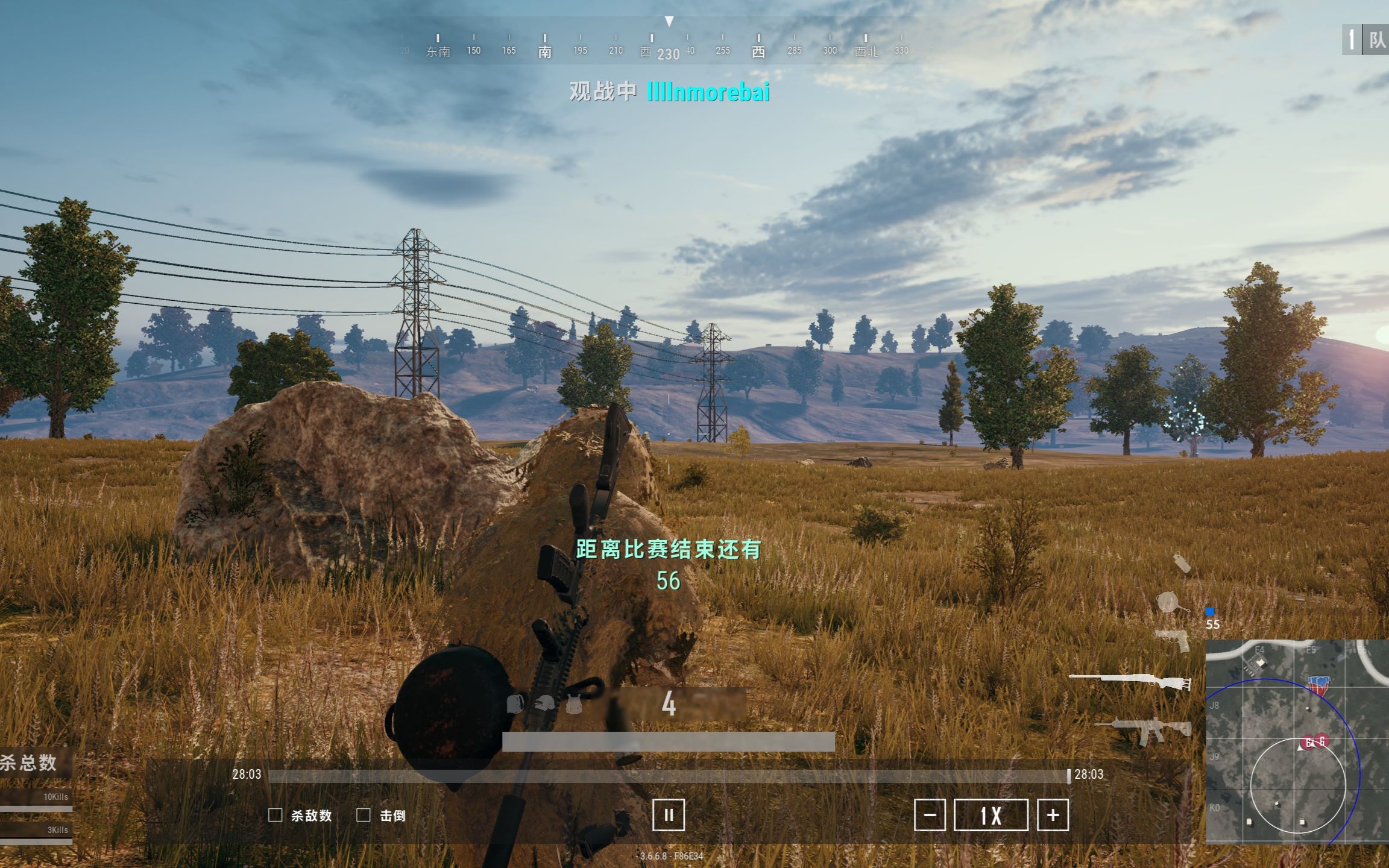Enable the 杀敌数 kill count checkbox
This screenshot has height=868, width=1389.
[x=275, y=815]
